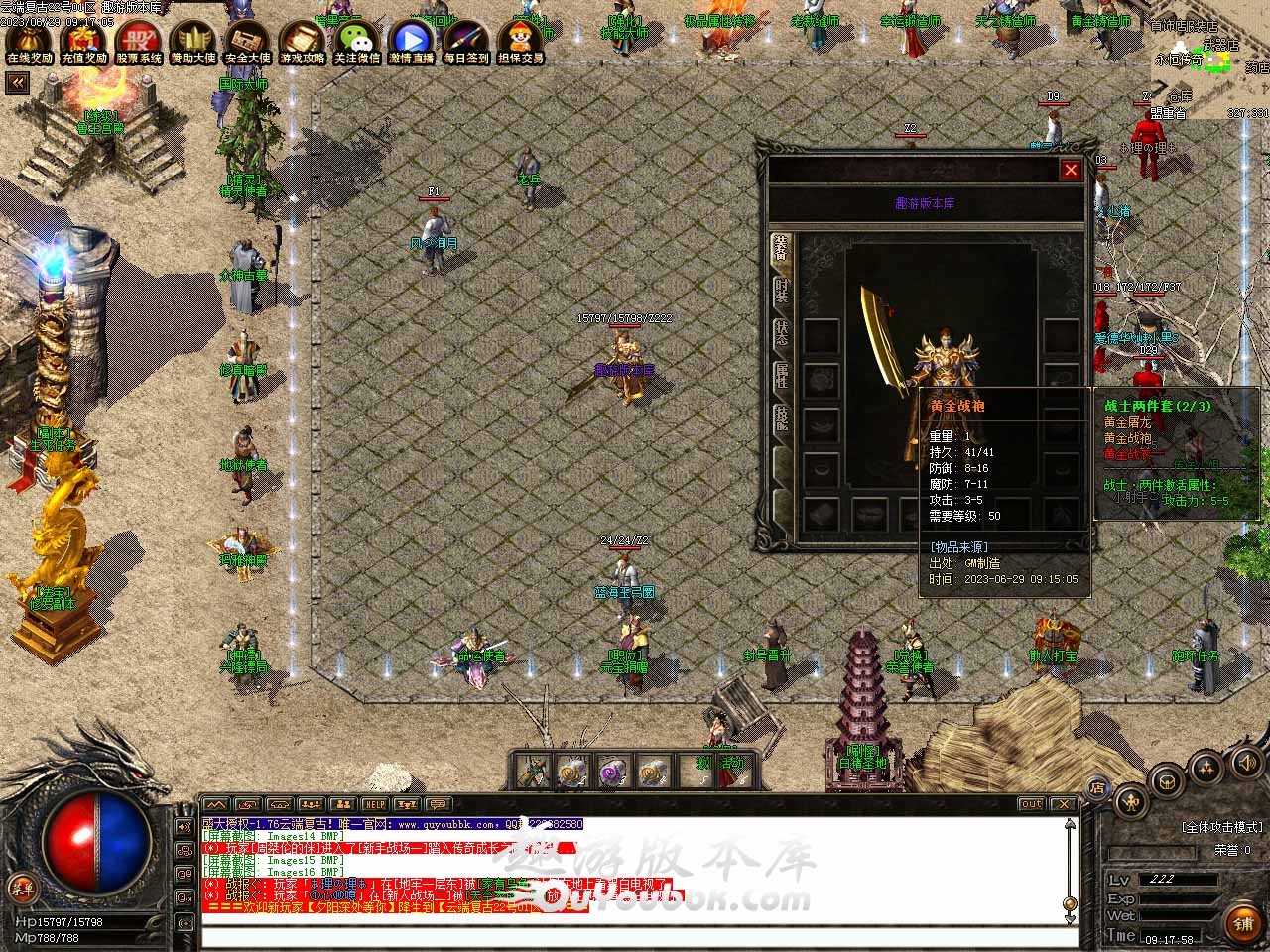Switch to the 状态 status tab
This screenshot has height=952, width=1270.
[x=782, y=333]
